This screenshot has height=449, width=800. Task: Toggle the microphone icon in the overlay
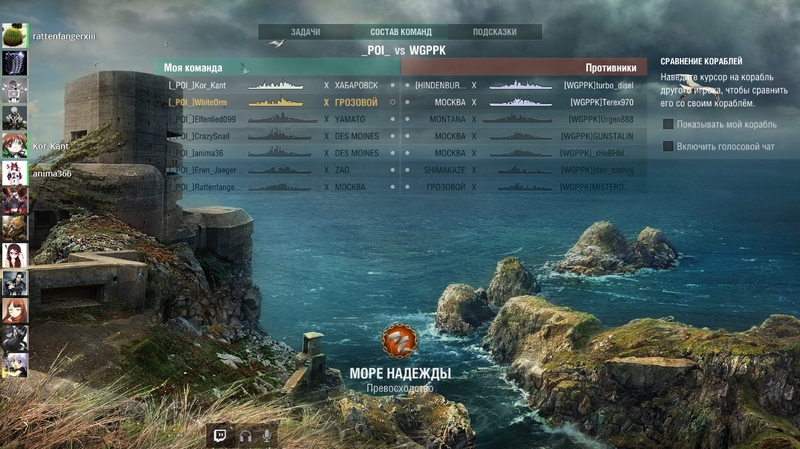(x=267, y=435)
